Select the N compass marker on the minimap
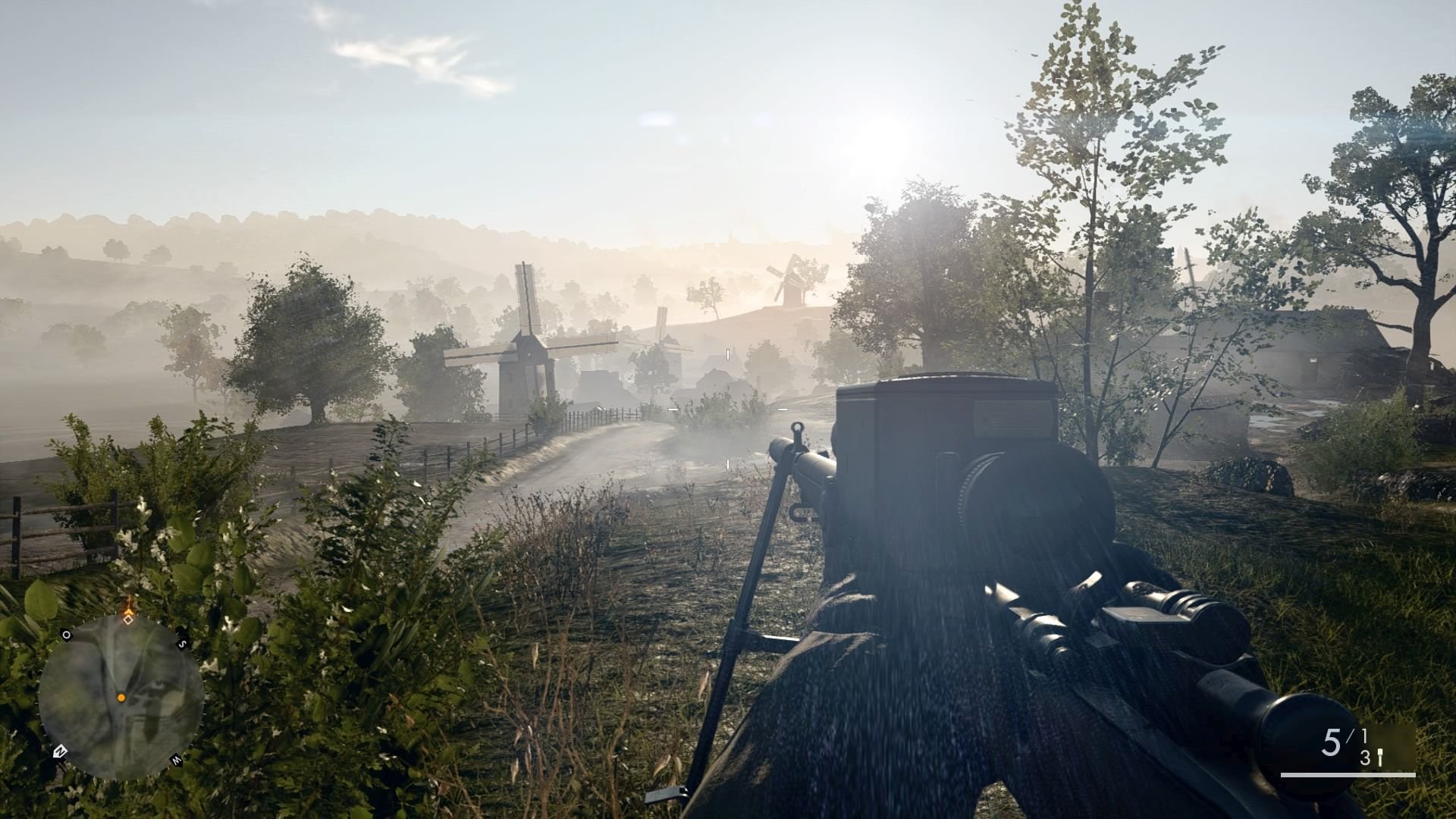1456x819 pixels. pyautogui.click(x=60, y=751)
